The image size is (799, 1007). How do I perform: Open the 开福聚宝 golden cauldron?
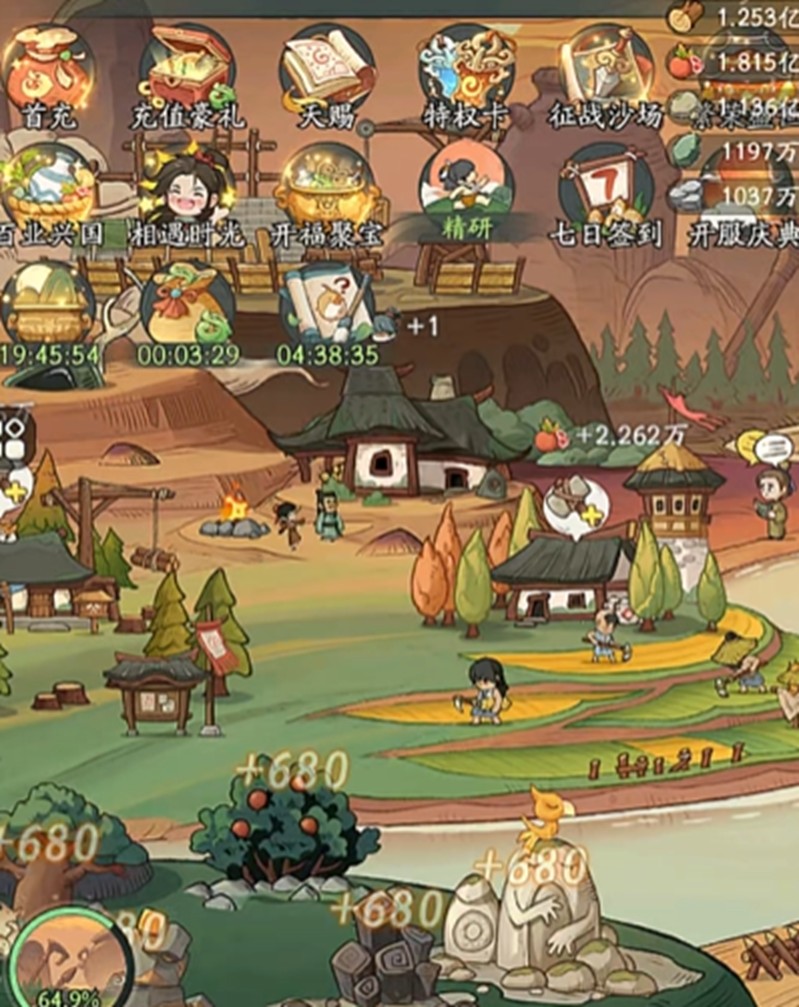pos(327,192)
